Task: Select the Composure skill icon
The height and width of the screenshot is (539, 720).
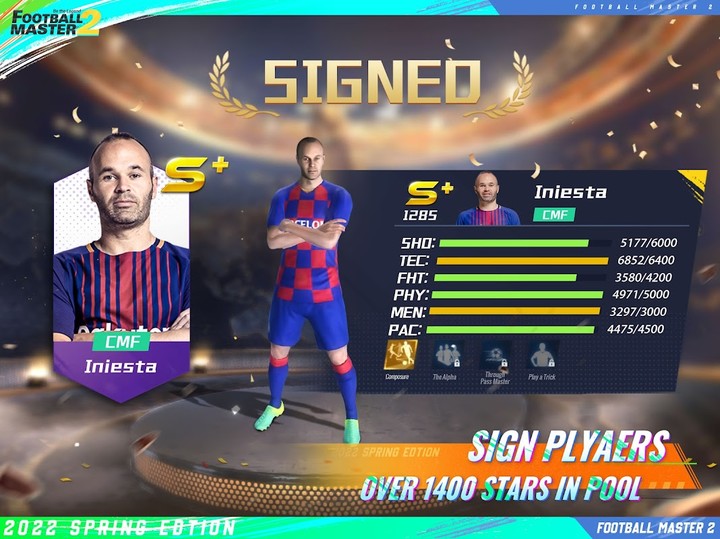Action: (401, 354)
